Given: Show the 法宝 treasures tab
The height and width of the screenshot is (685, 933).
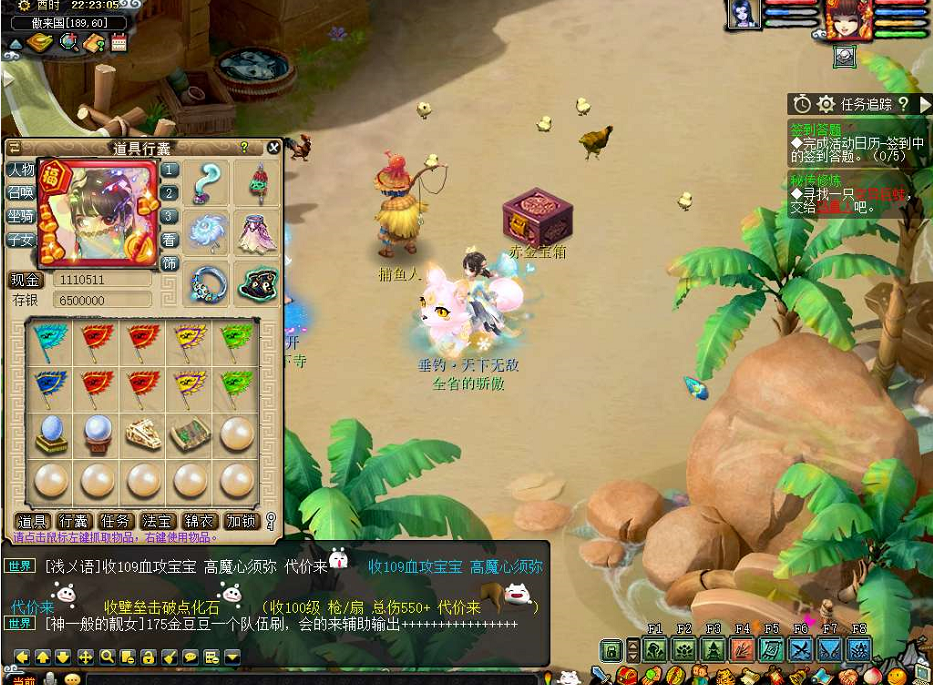Looking at the screenshot, I should point(158,521).
